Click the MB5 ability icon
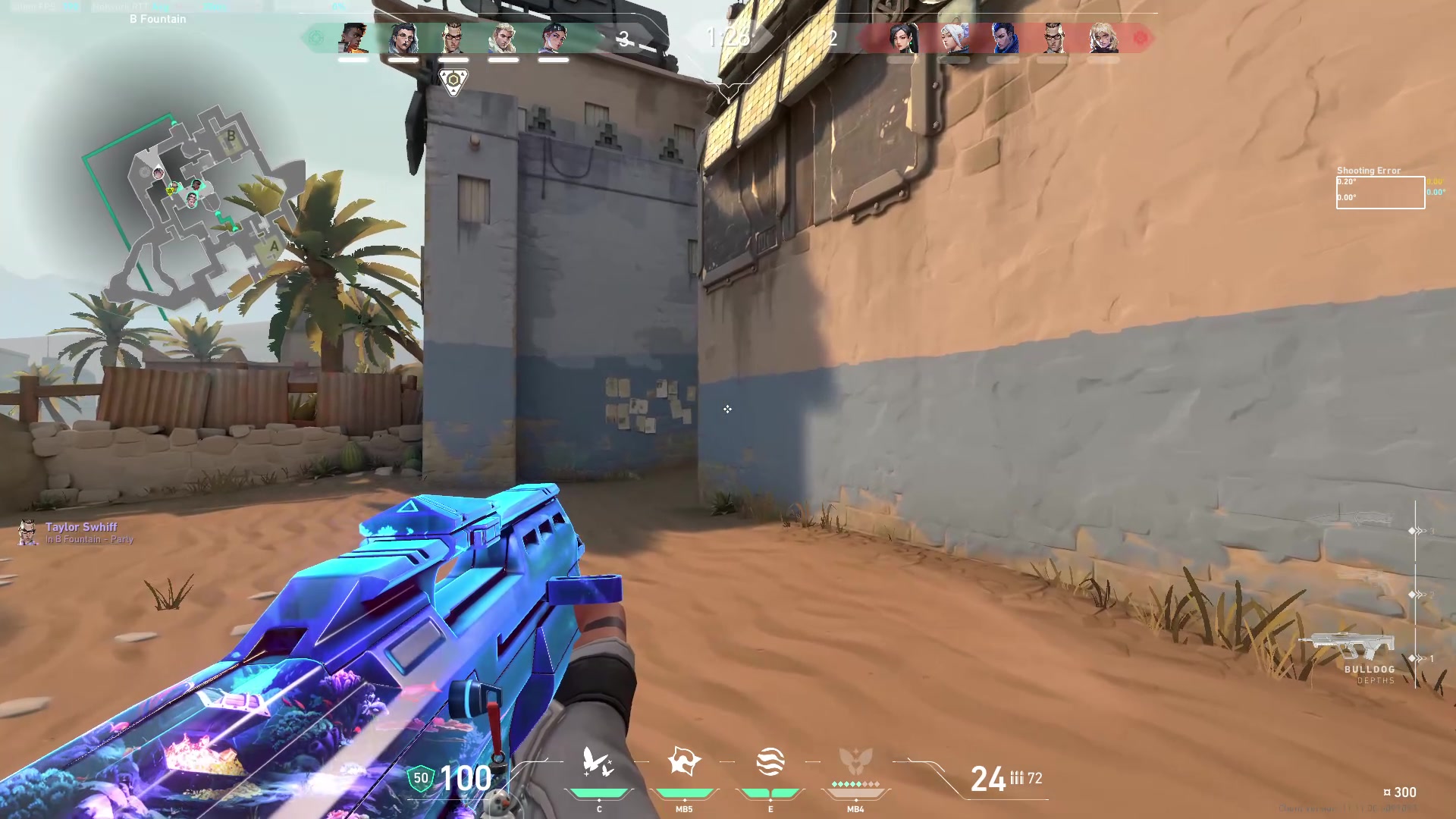1456x819 pixels. pyautogui.click(x=682, y=762)
